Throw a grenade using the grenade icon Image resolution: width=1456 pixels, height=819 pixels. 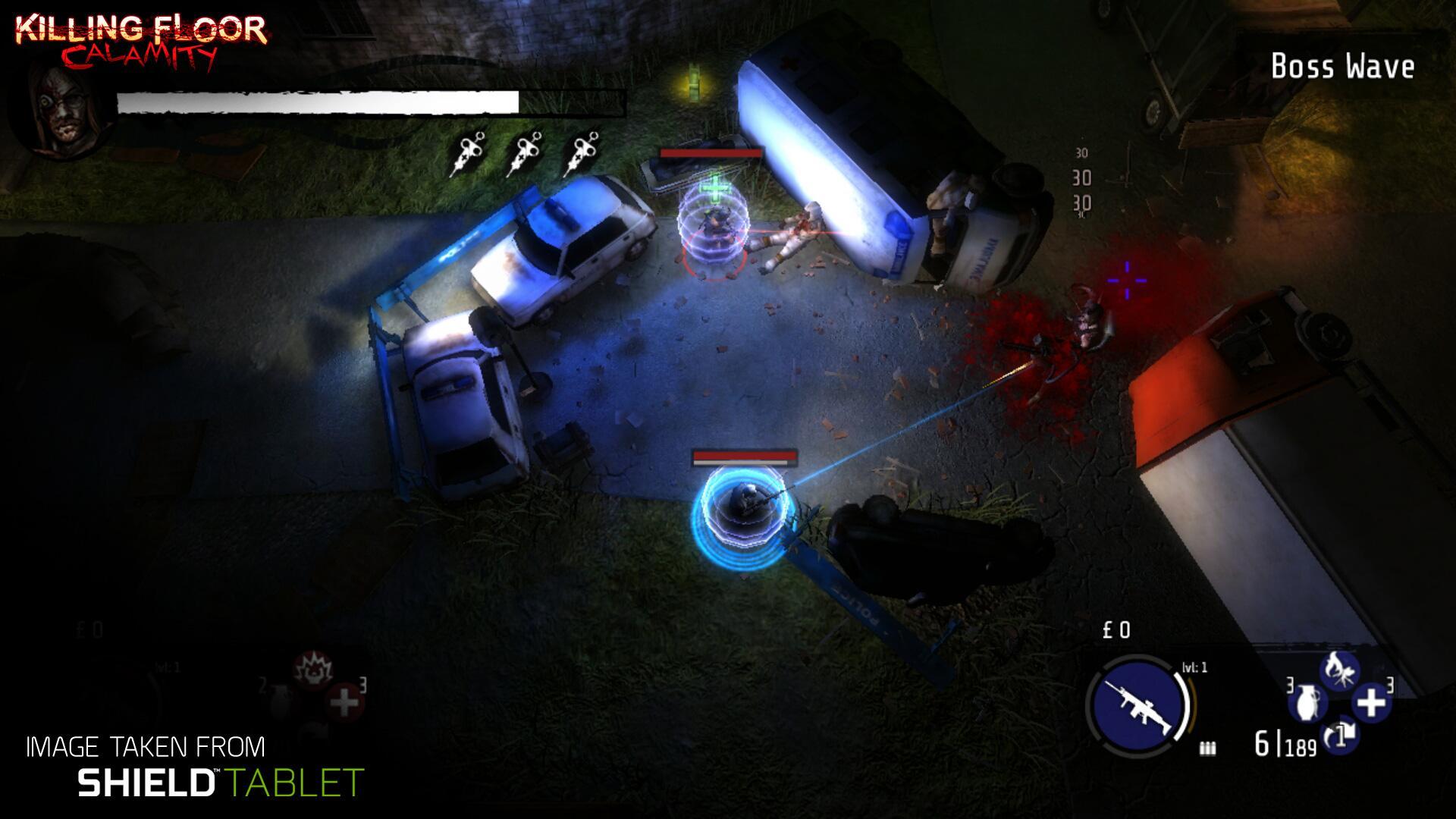click(x=1306, y=702)
